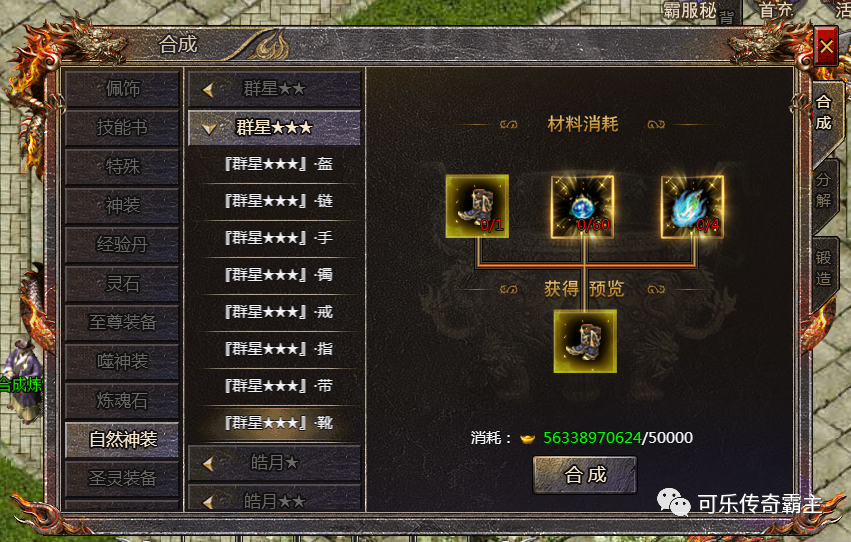This screenshot has width=851, height=542.
Task: Open the 噬神装 category
Action: pyautogui.click(x=122, y=362)
